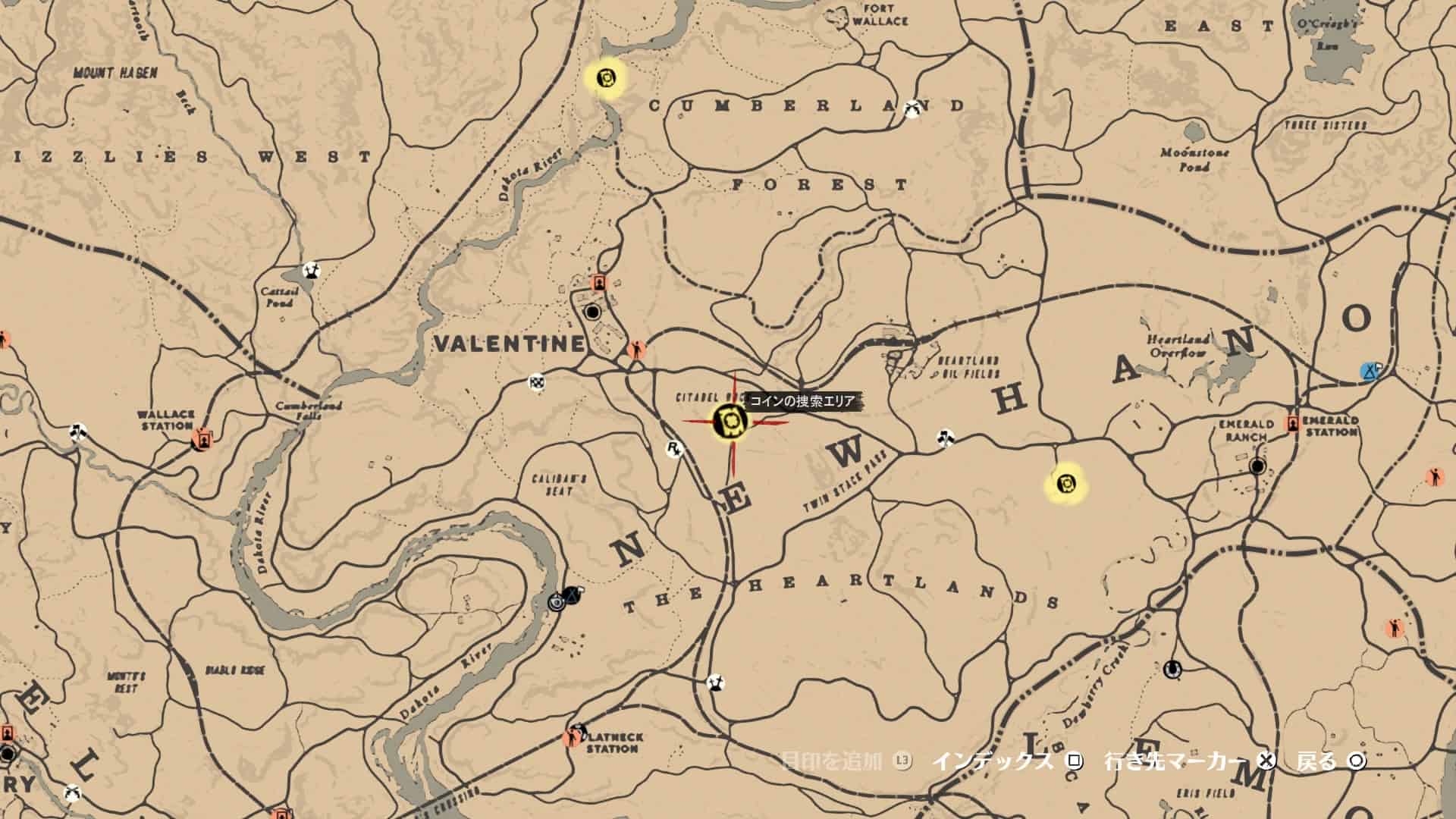Click the checkered flag race icon west of Valentine
Image resolution: width=1456 pixels, height=819 pixels.
coord(535,384)
